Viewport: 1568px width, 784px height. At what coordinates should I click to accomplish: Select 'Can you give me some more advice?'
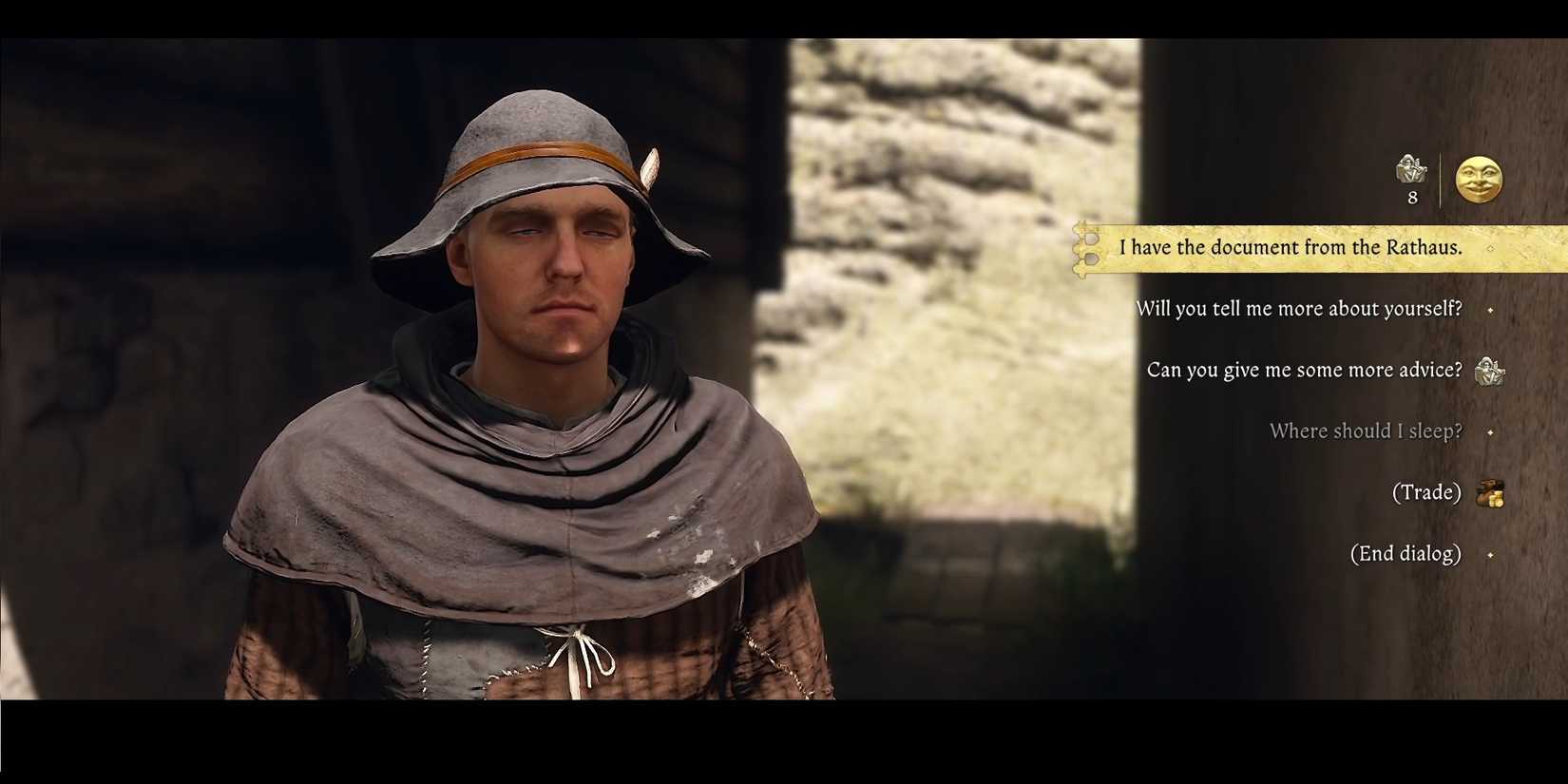click(x=1304, y=370)
